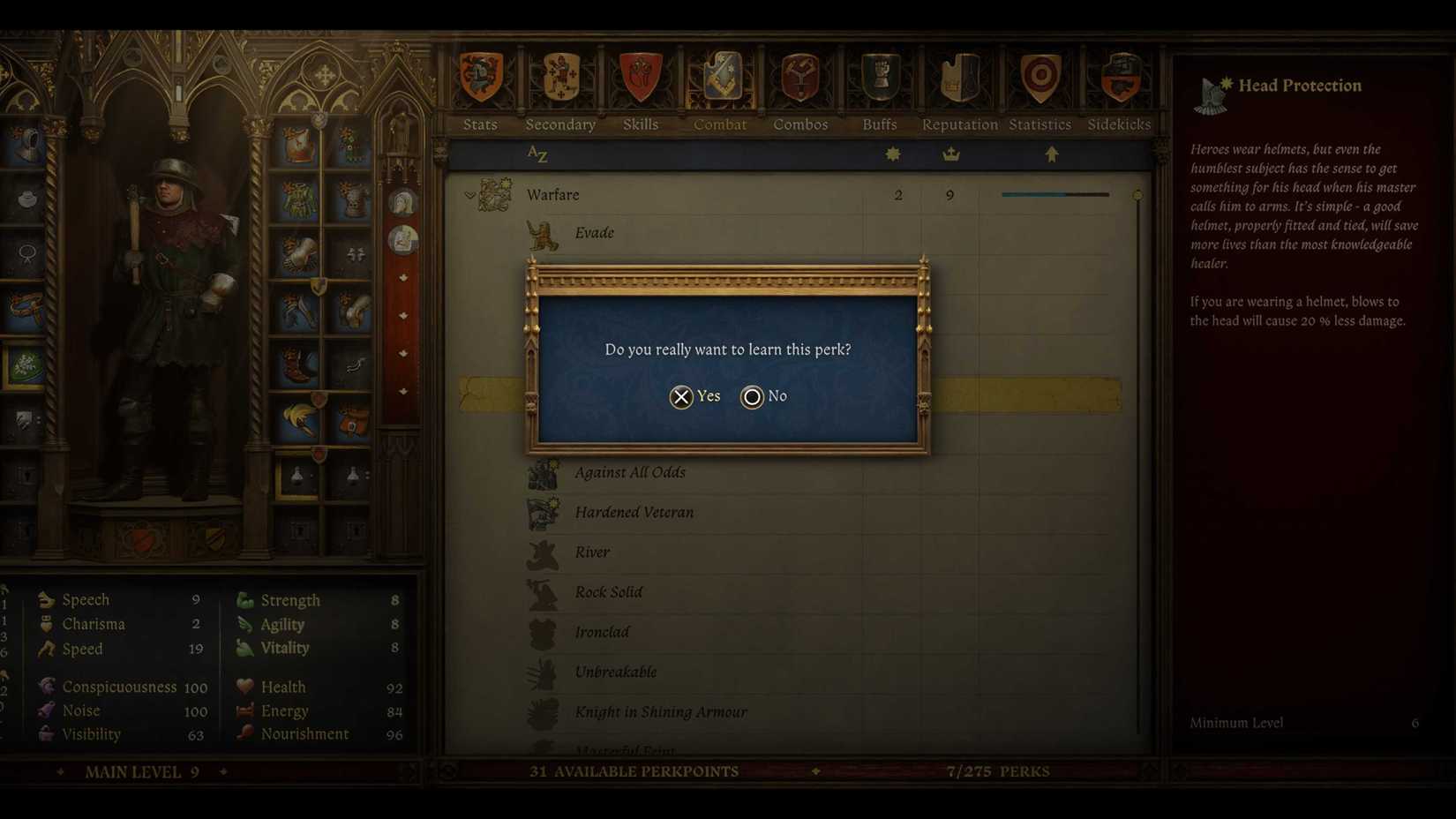Screen dimensions: 1456x819
Task: Switch to the Secondary tab
Action: pos(560,78)
